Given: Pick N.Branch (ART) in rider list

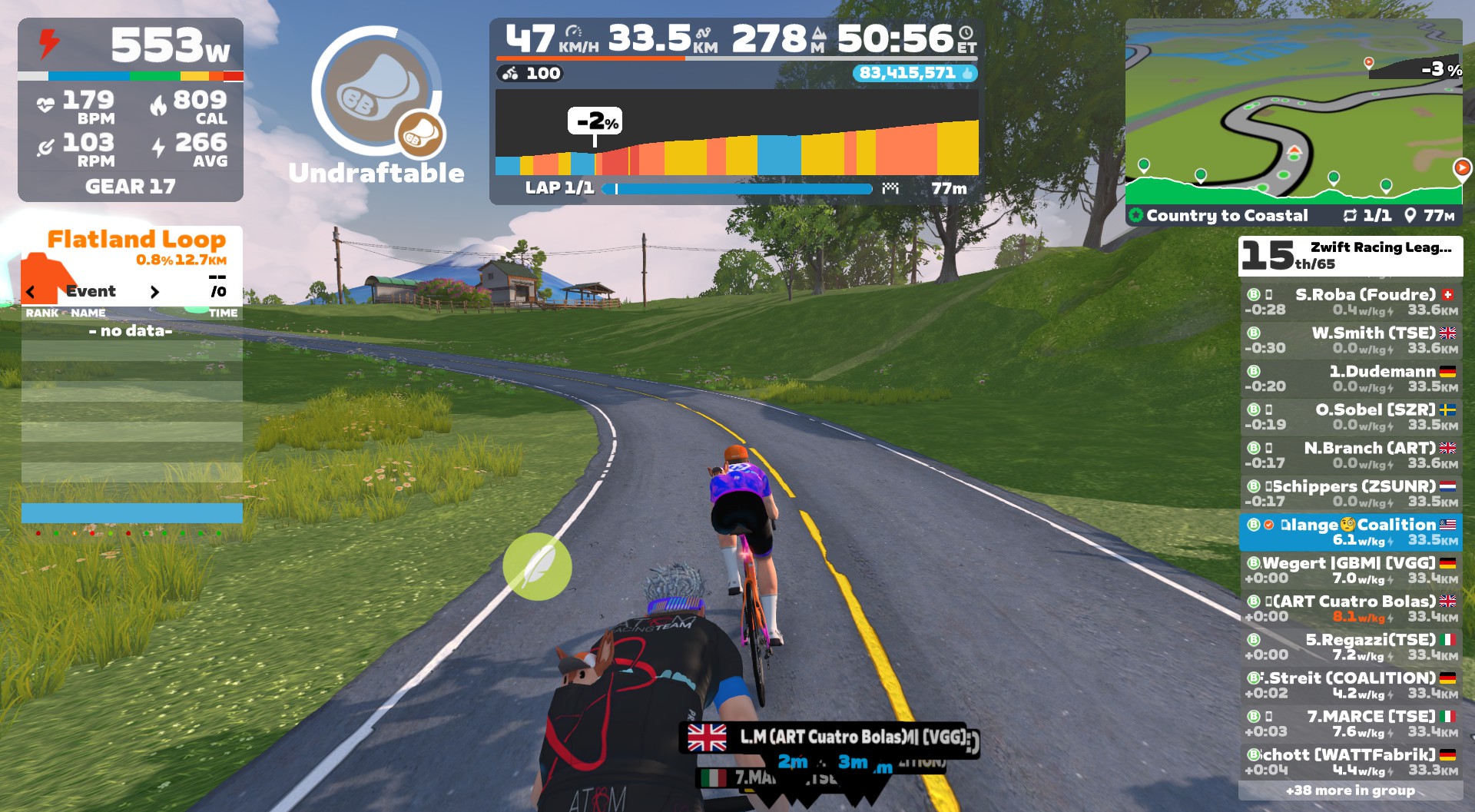Looking at the screenshot, I should [1351, 456].
